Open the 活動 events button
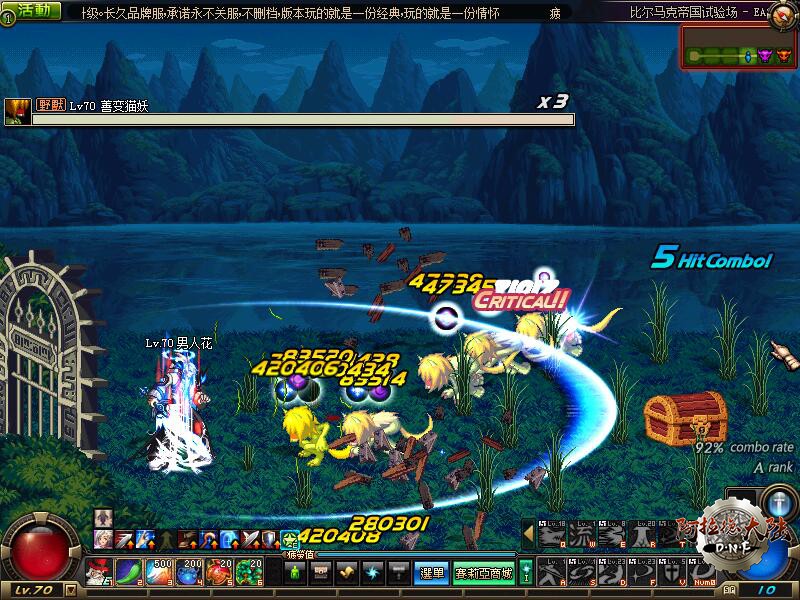Image resolution: width=800 pixels, height=600 pixels. [31, 11]
